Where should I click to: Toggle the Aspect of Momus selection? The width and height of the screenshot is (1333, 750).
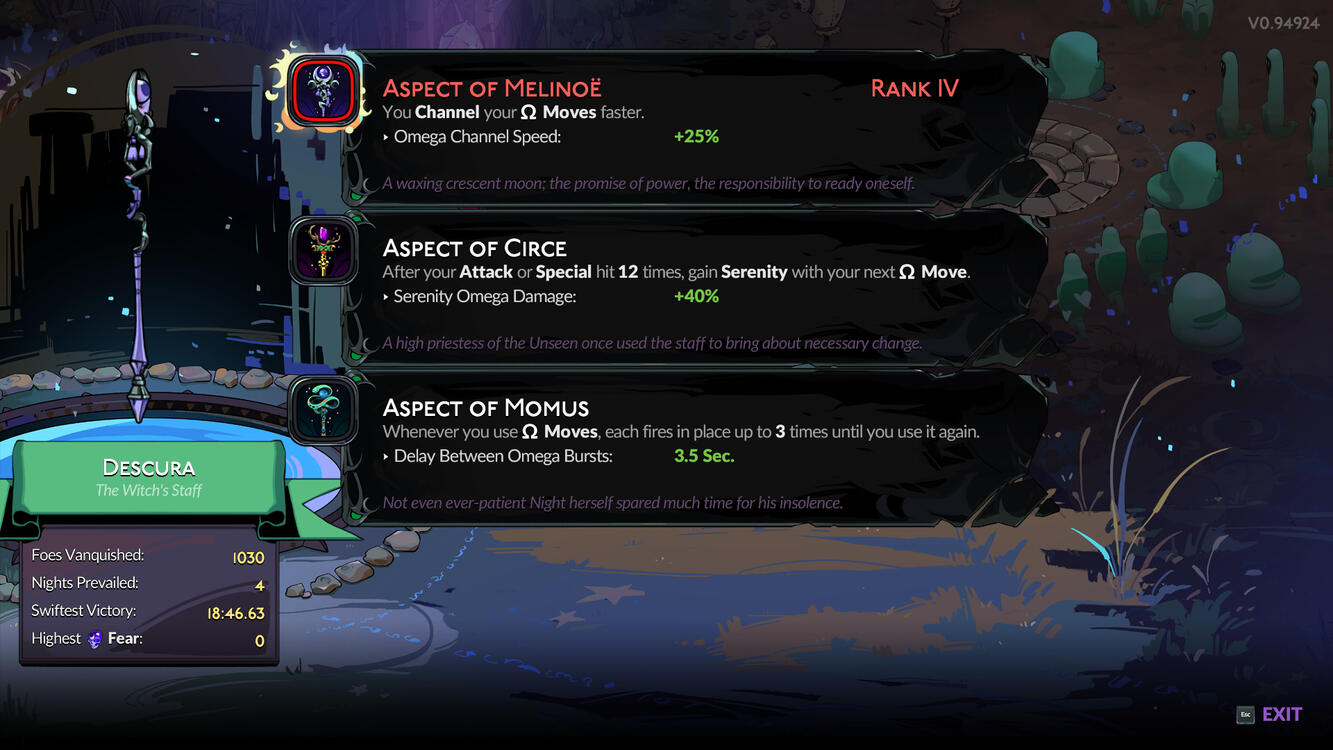(x=322, y=410)
